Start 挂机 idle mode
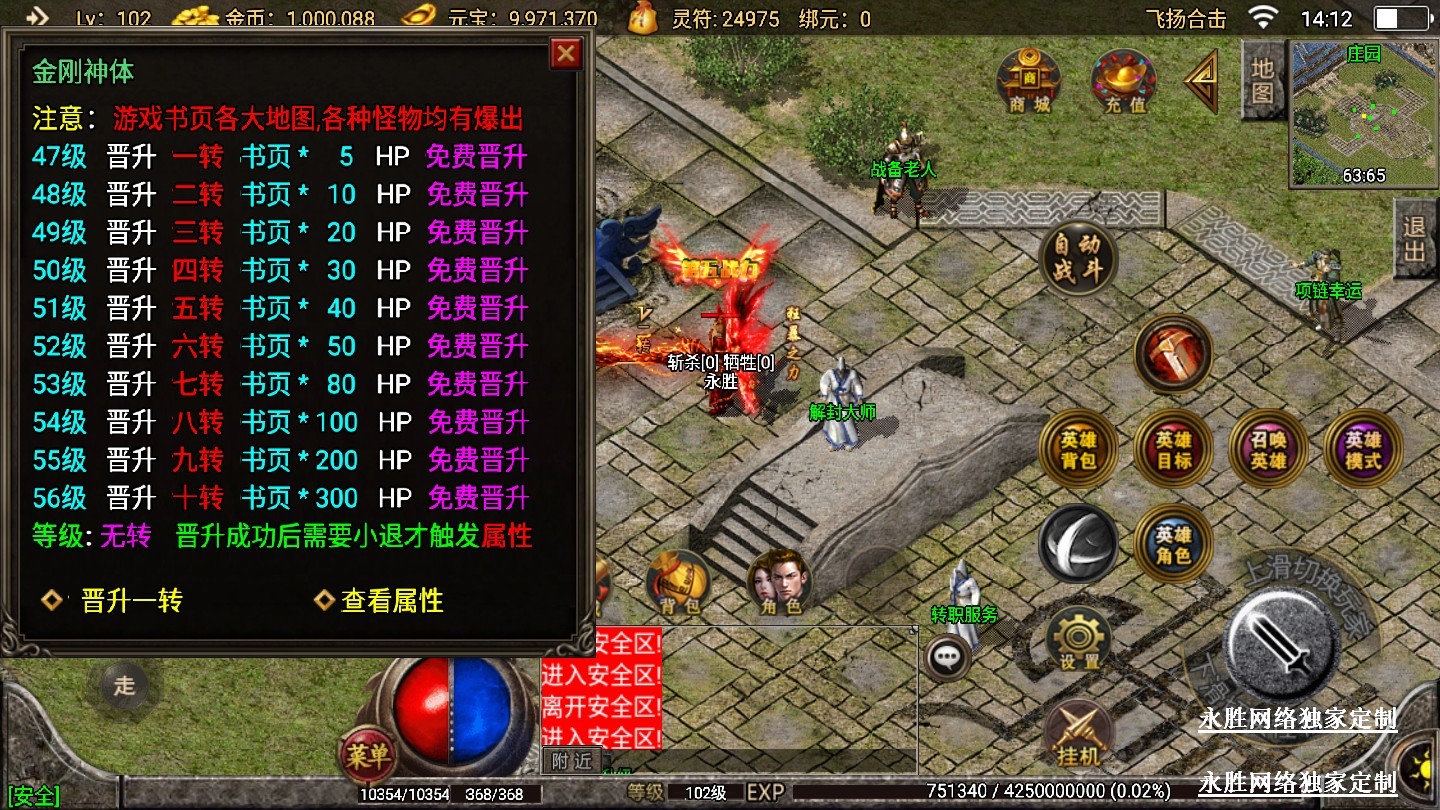Screen dimensions: 1440x810 pos(1078,735)
